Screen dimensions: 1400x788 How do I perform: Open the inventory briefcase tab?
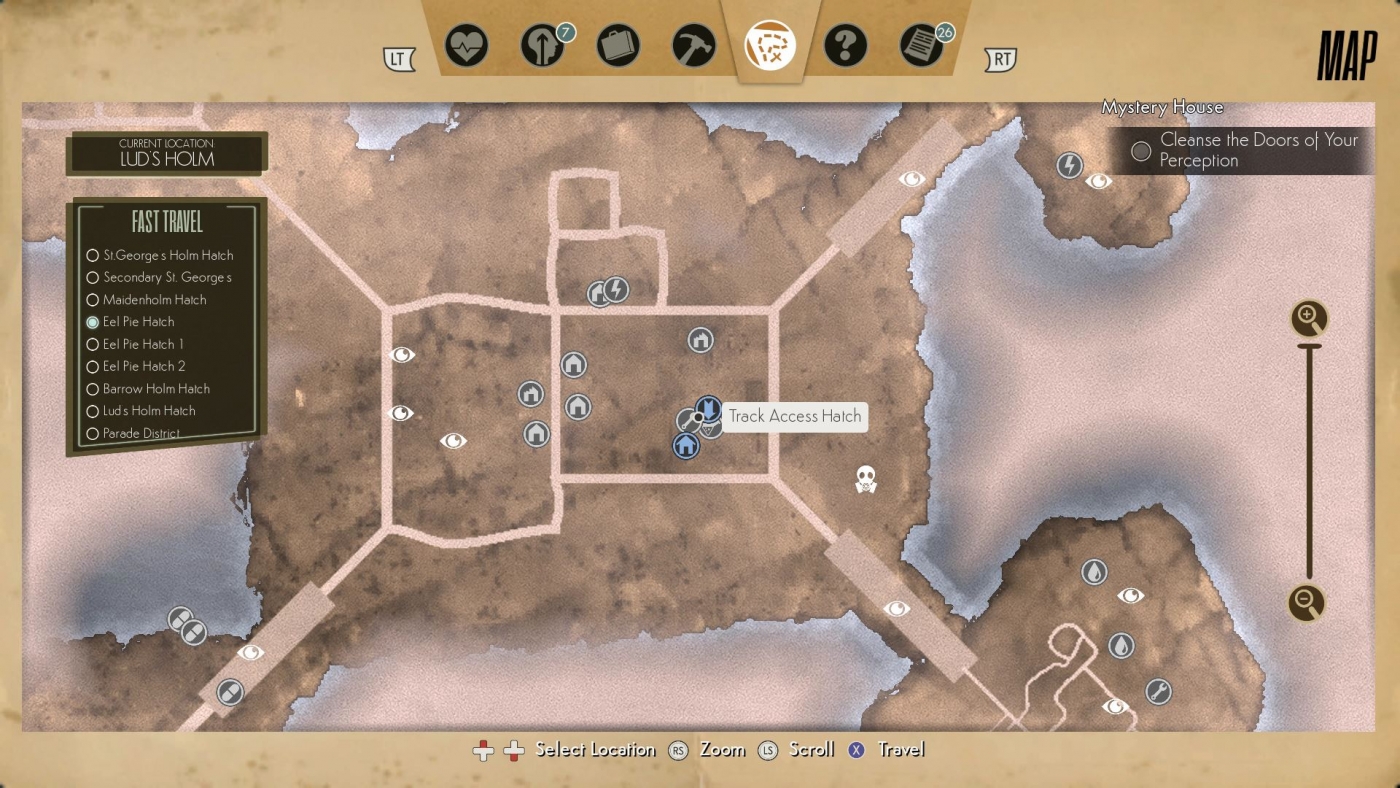tap(618, 46)
